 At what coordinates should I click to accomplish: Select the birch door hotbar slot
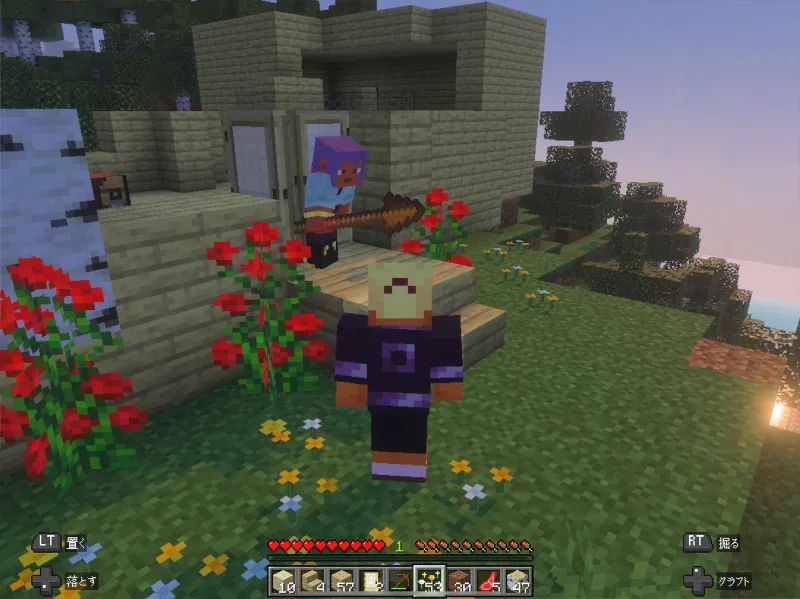(x=370, y=580)
